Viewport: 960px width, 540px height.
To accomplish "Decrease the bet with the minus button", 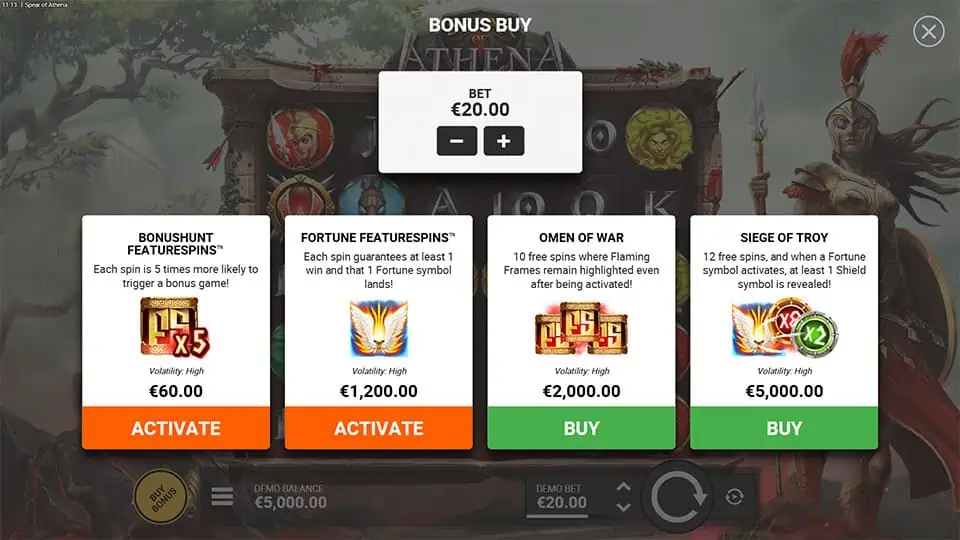I will coord(456,141).
